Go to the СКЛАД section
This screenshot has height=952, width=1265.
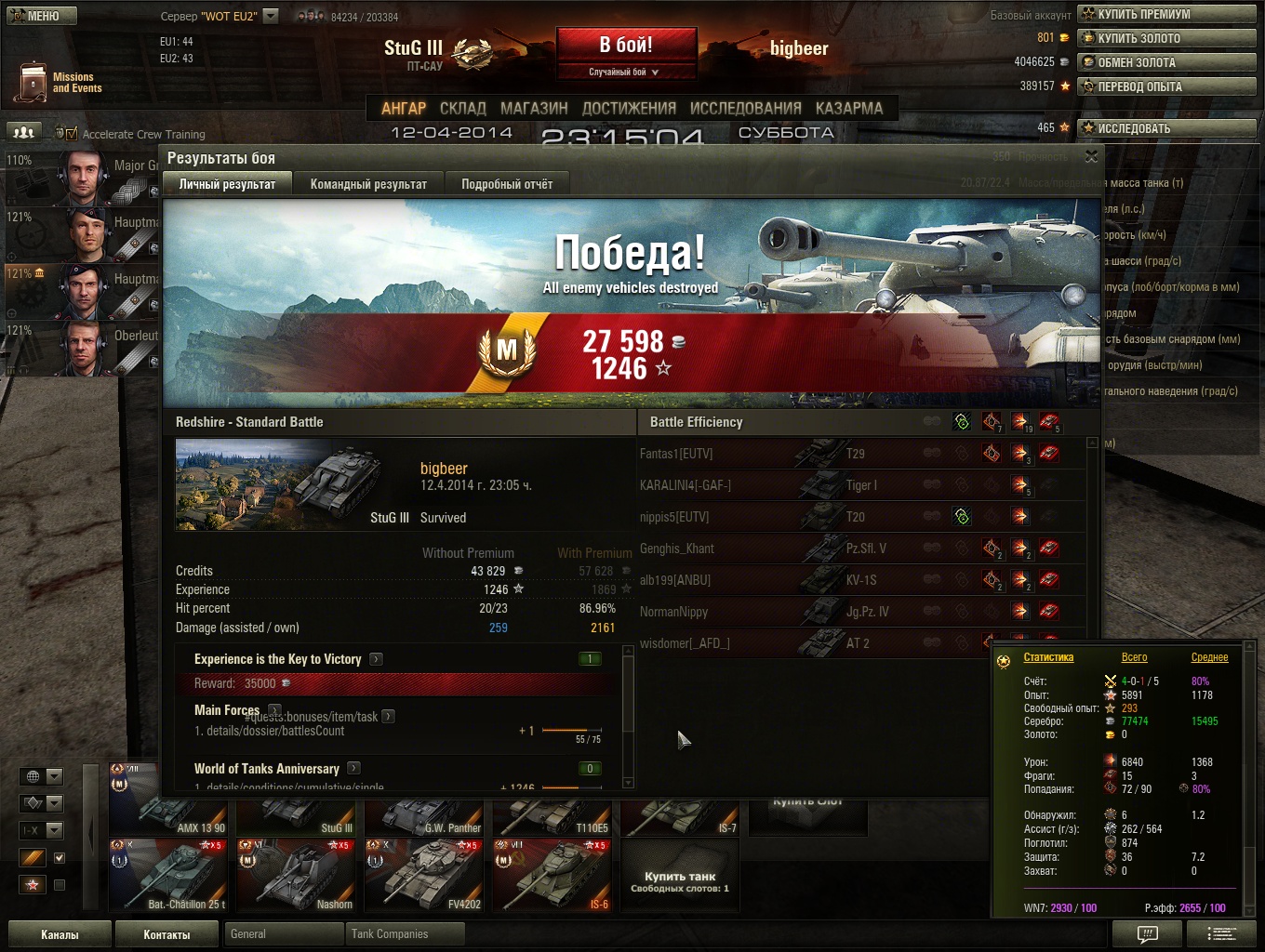pos(463,108)
